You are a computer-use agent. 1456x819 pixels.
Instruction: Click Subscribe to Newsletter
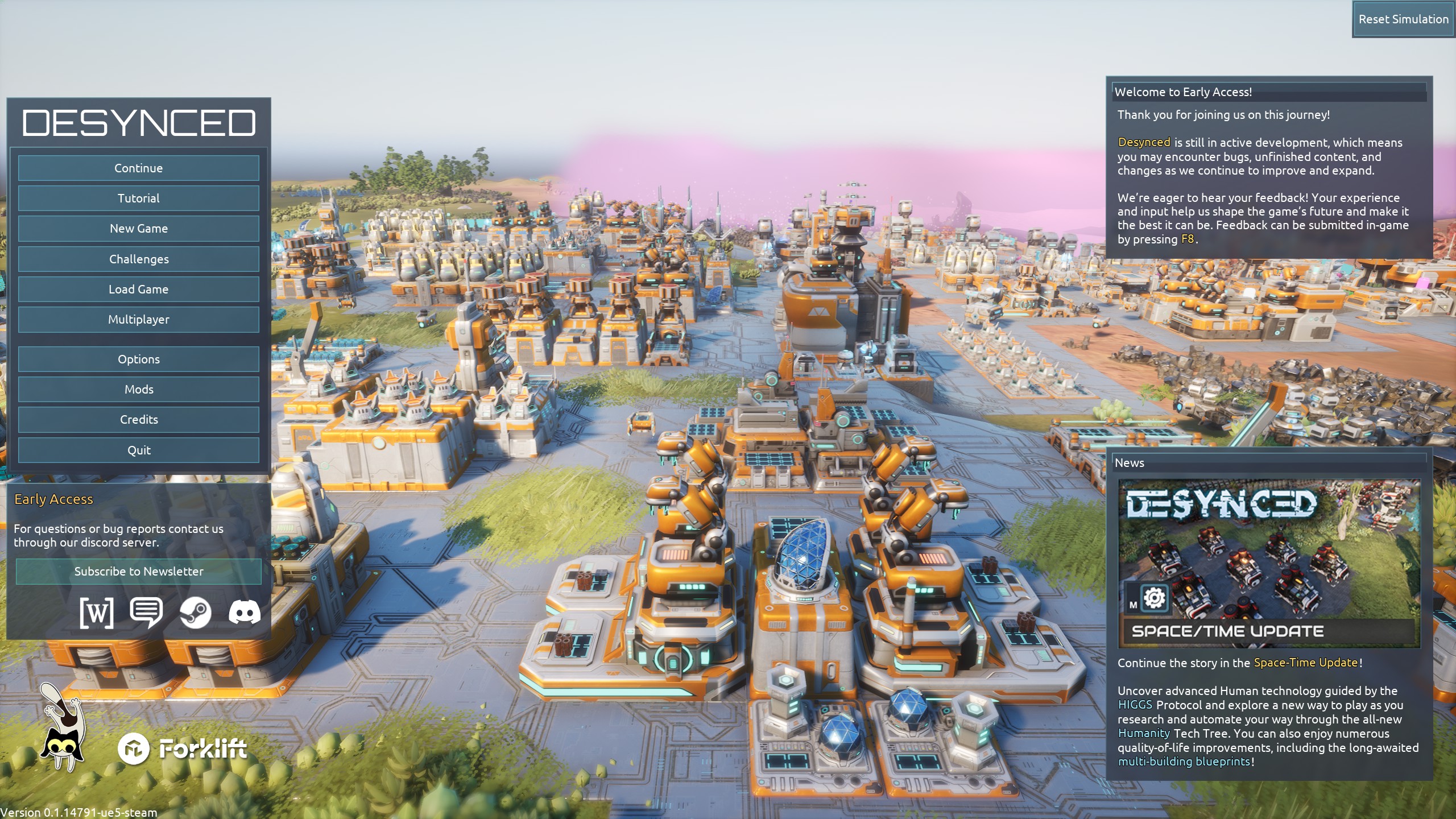pyautogui.click(x=138, y=572)
